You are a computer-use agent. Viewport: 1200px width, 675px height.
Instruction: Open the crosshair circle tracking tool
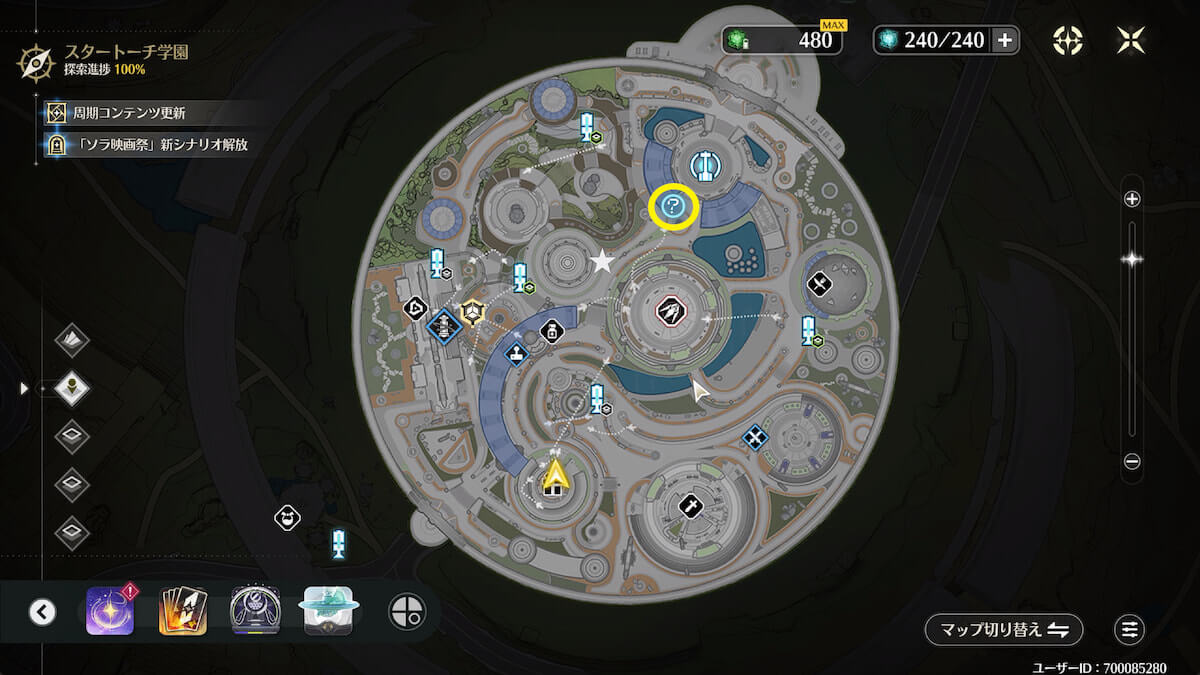(x=407, y=611)
